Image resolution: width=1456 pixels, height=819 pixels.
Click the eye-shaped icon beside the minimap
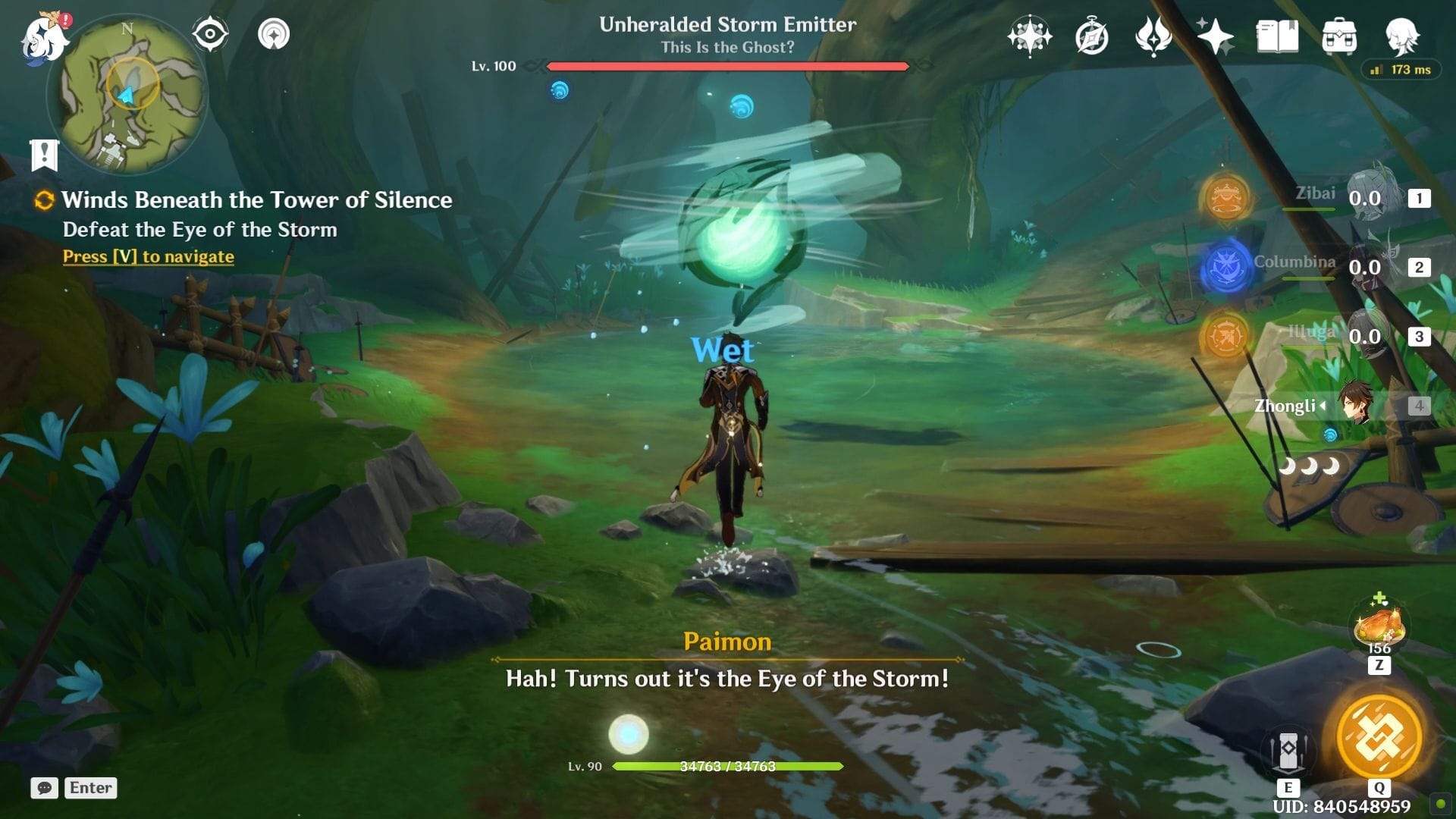coord(210,34)
